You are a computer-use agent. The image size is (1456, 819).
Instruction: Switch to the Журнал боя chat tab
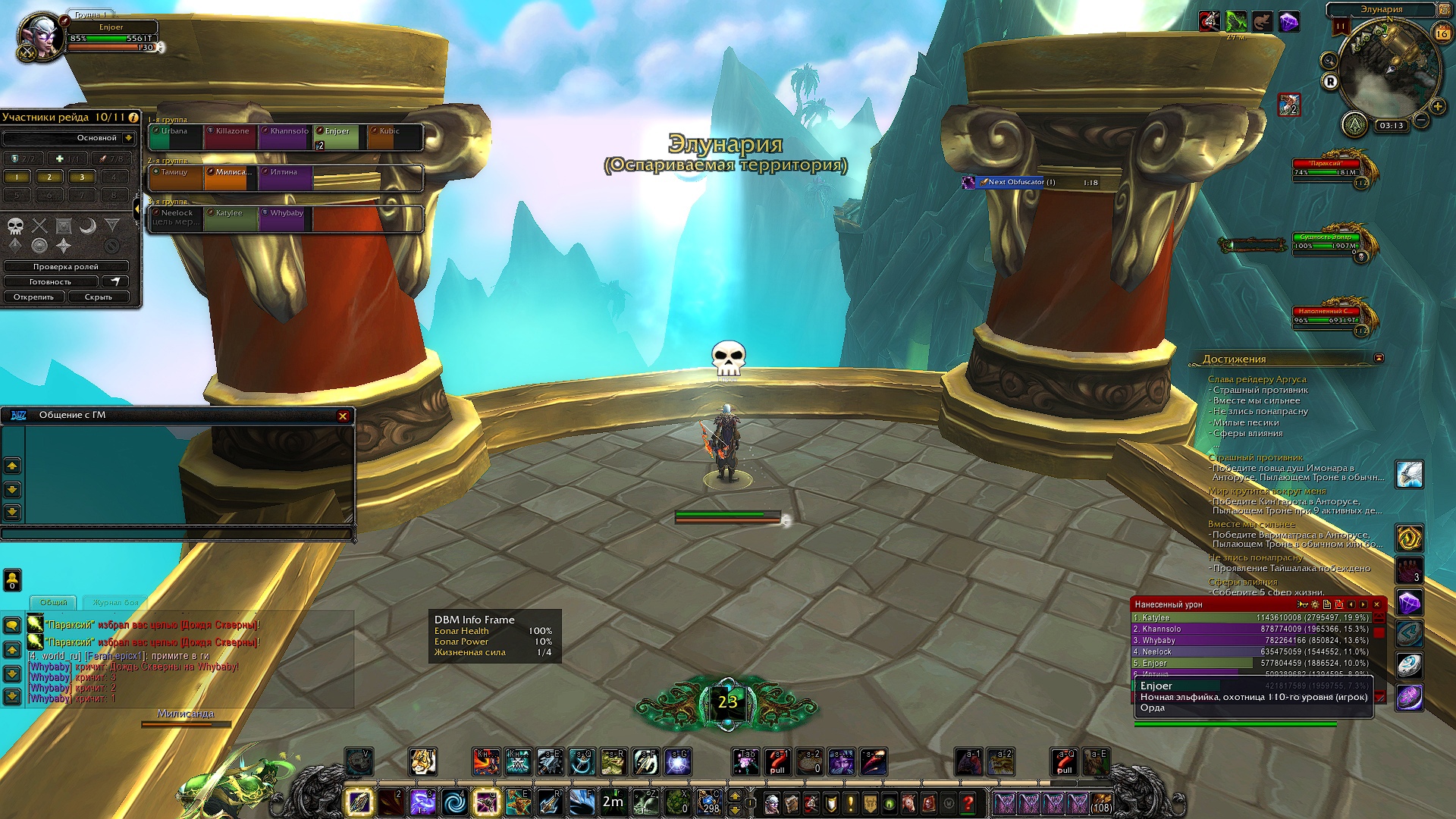pos(115,603)
